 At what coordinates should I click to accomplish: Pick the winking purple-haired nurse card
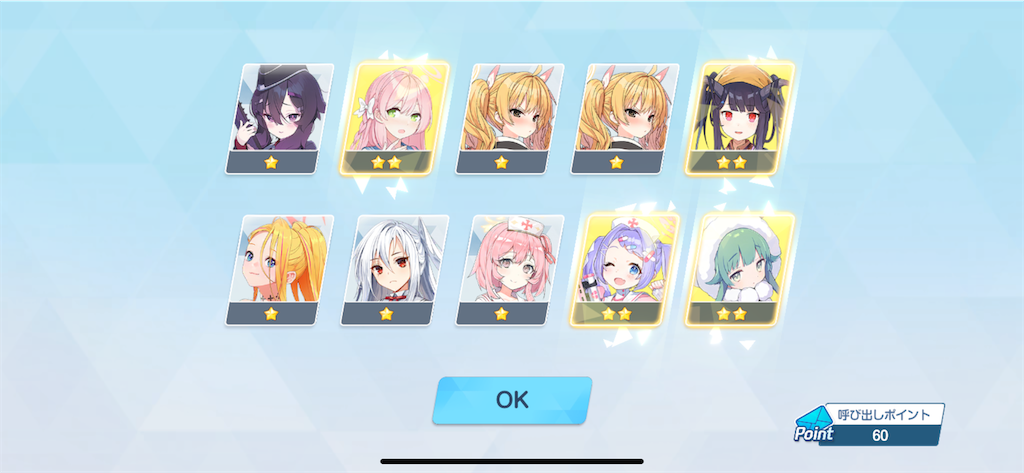coord(624,270)
